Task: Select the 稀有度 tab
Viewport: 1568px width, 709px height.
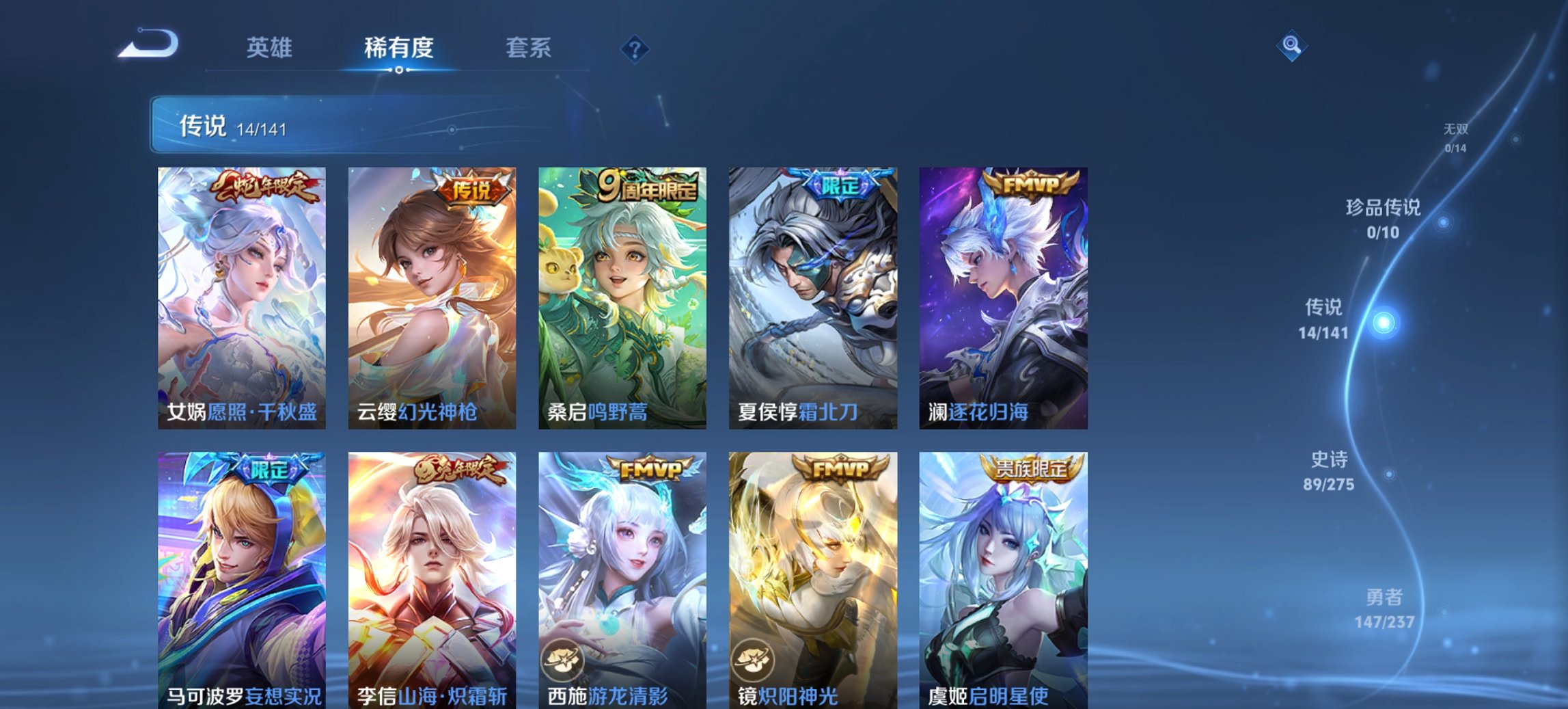Action: click(399, 47)
